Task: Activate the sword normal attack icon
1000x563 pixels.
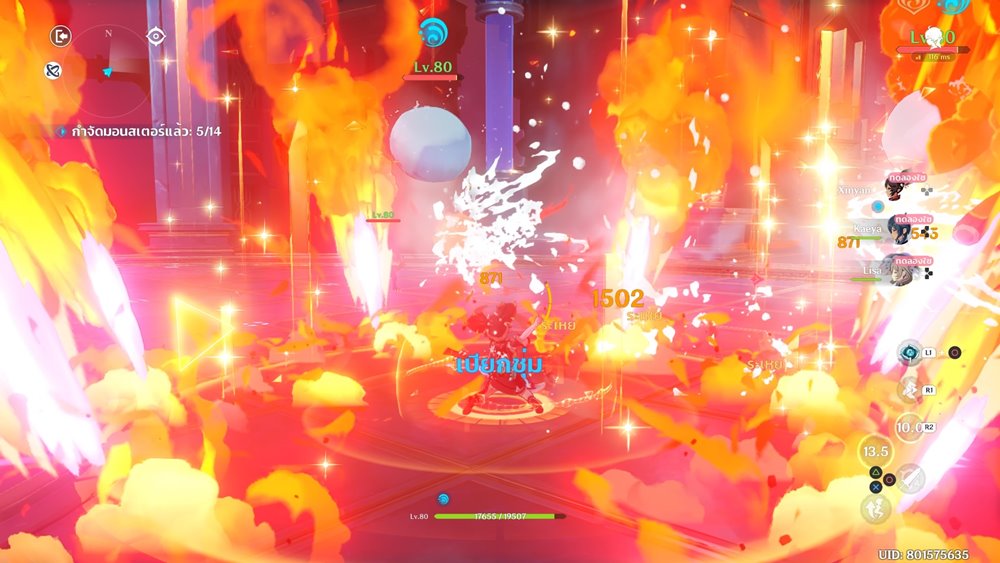Action: 910,479
